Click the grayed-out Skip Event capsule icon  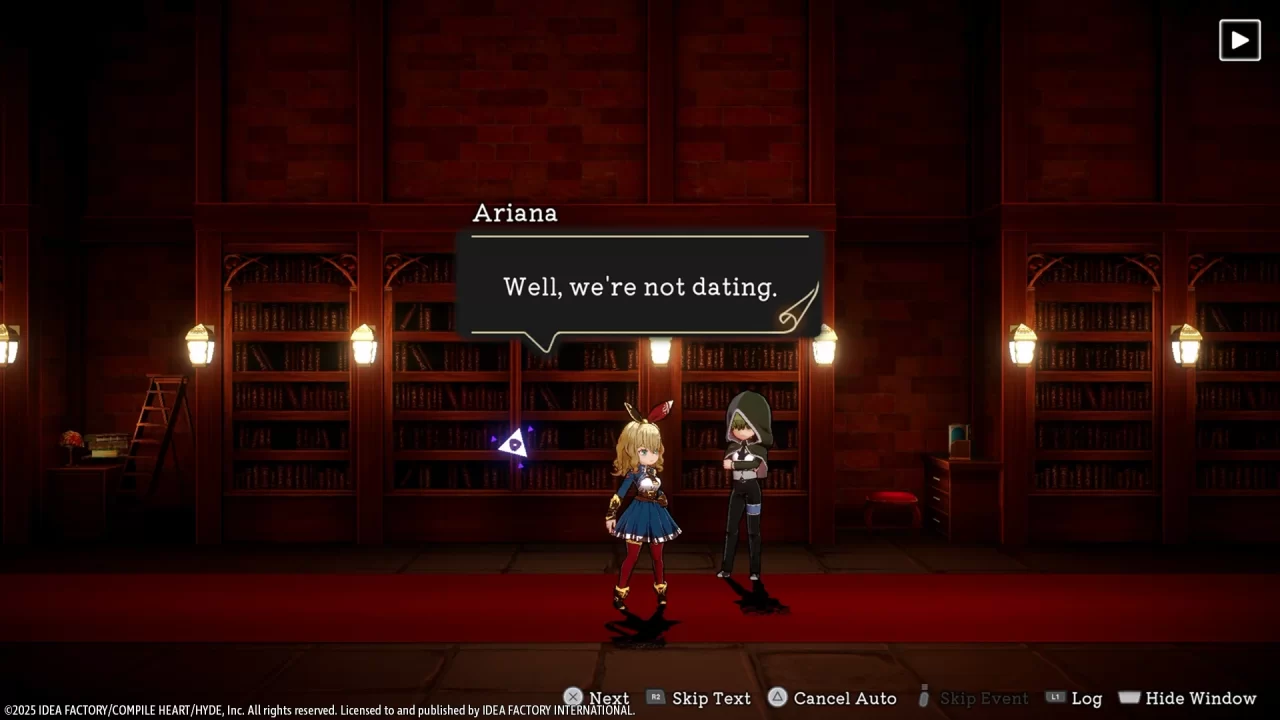coord(922,698)
